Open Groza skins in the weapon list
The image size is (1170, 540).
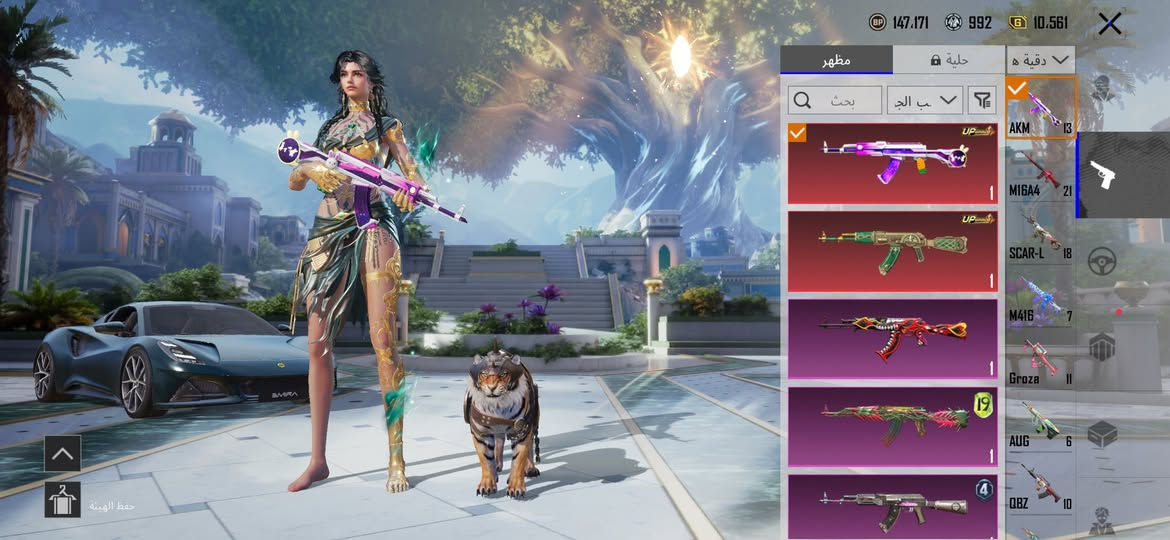point(1040,362)
